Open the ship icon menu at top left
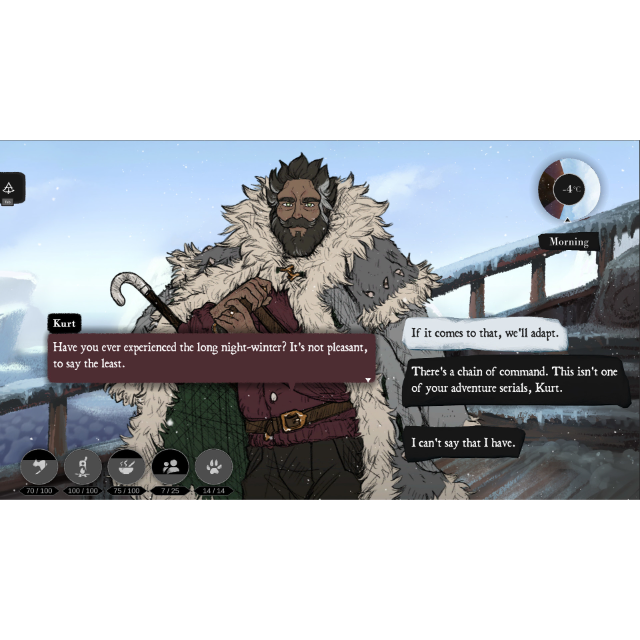This screenshot has height=640, width=640. pyautogui.click(x=10, y=187)
